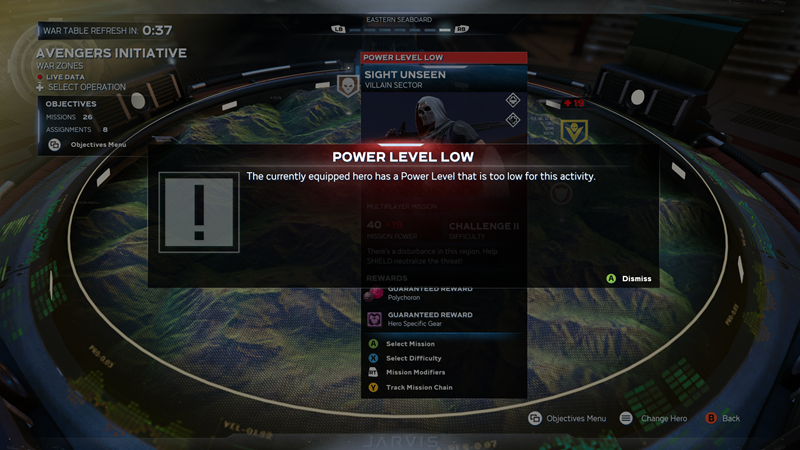Click the skull villain sector map marker

[348, 86]
